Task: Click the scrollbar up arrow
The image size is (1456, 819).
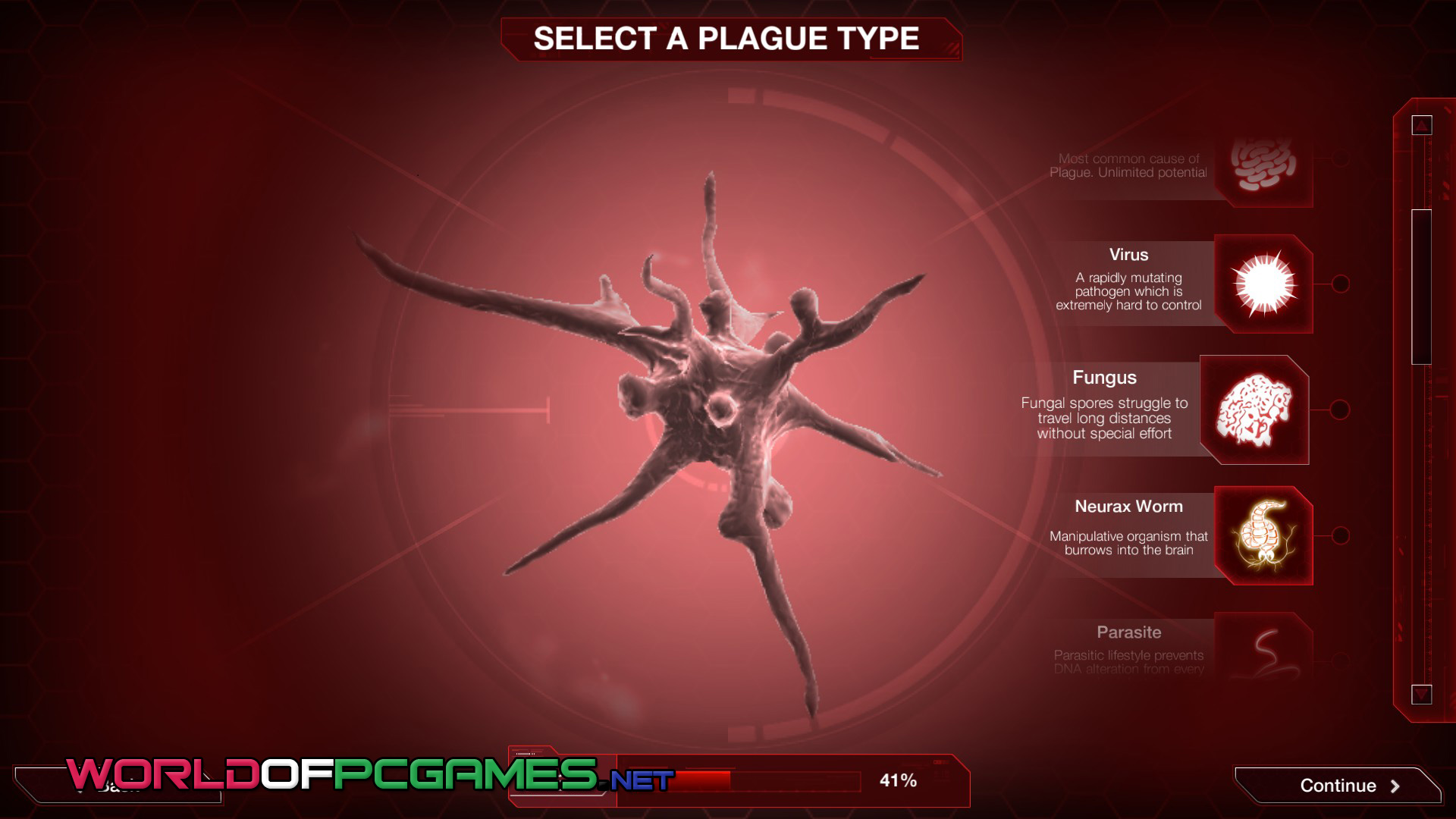Action: (x=1422, y=125)
